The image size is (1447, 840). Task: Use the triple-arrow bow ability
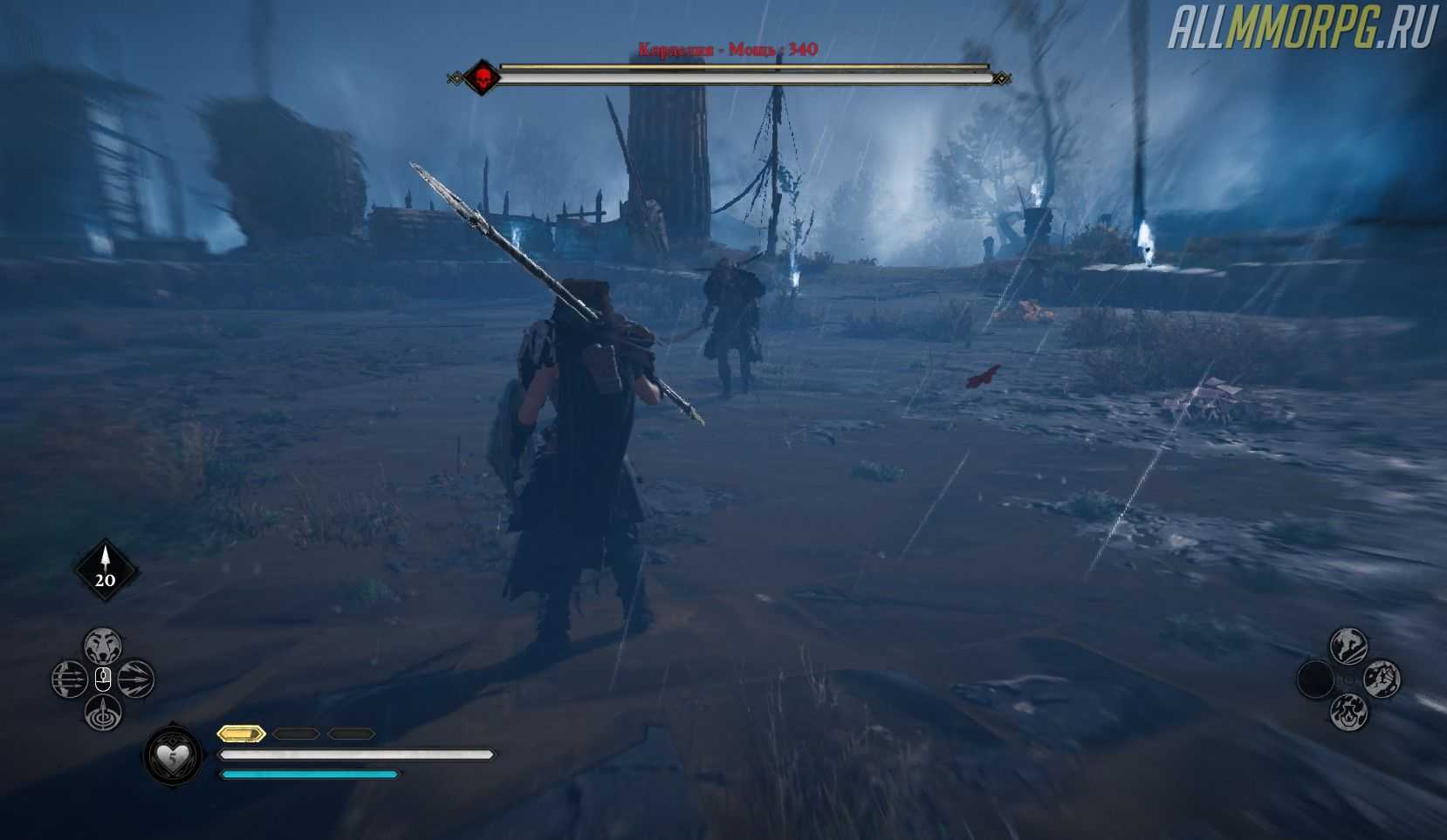[x=69, y=680]
